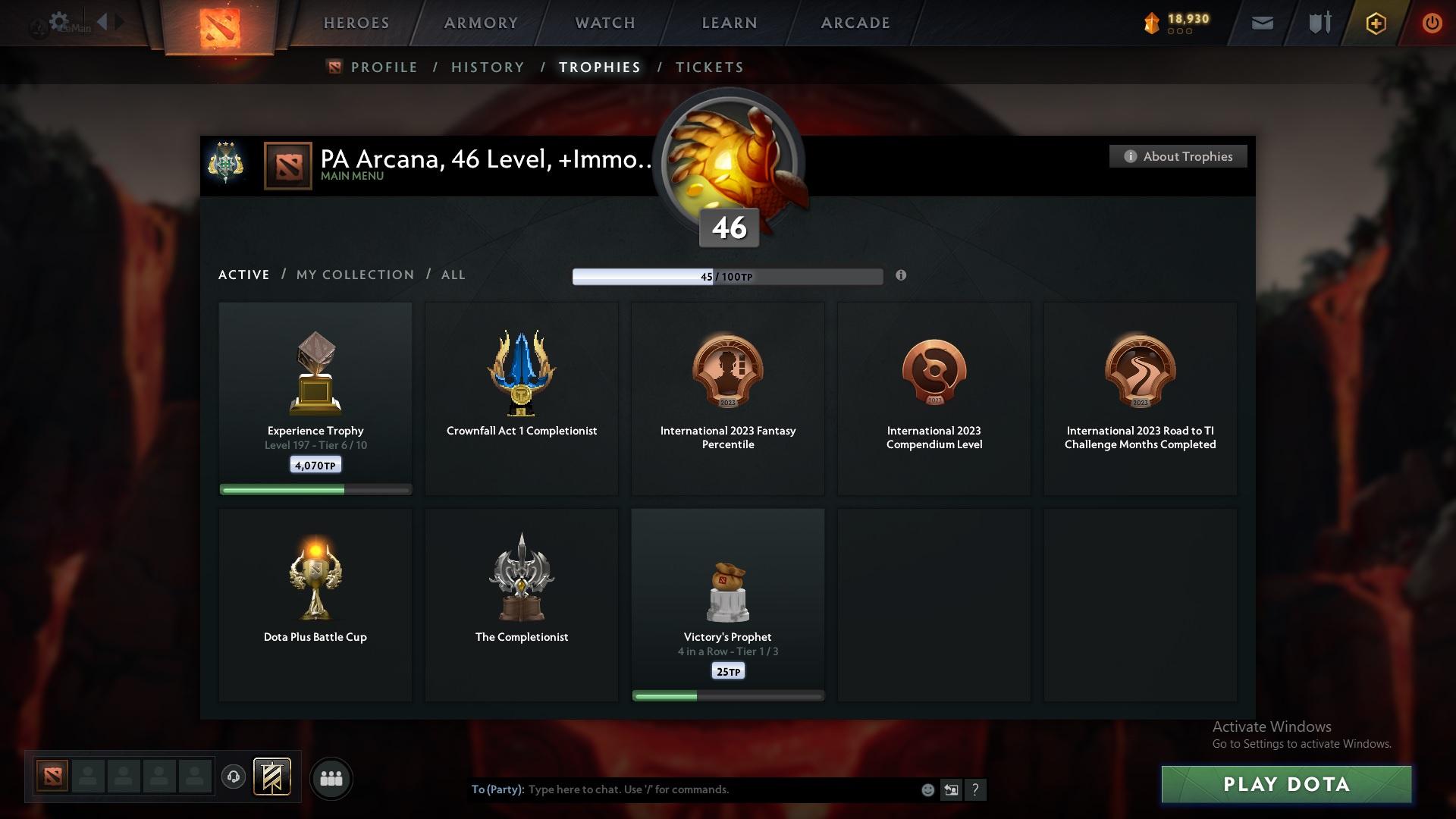Click the About Trophies button
The image size is (1456, 819).
point(1178,156)
